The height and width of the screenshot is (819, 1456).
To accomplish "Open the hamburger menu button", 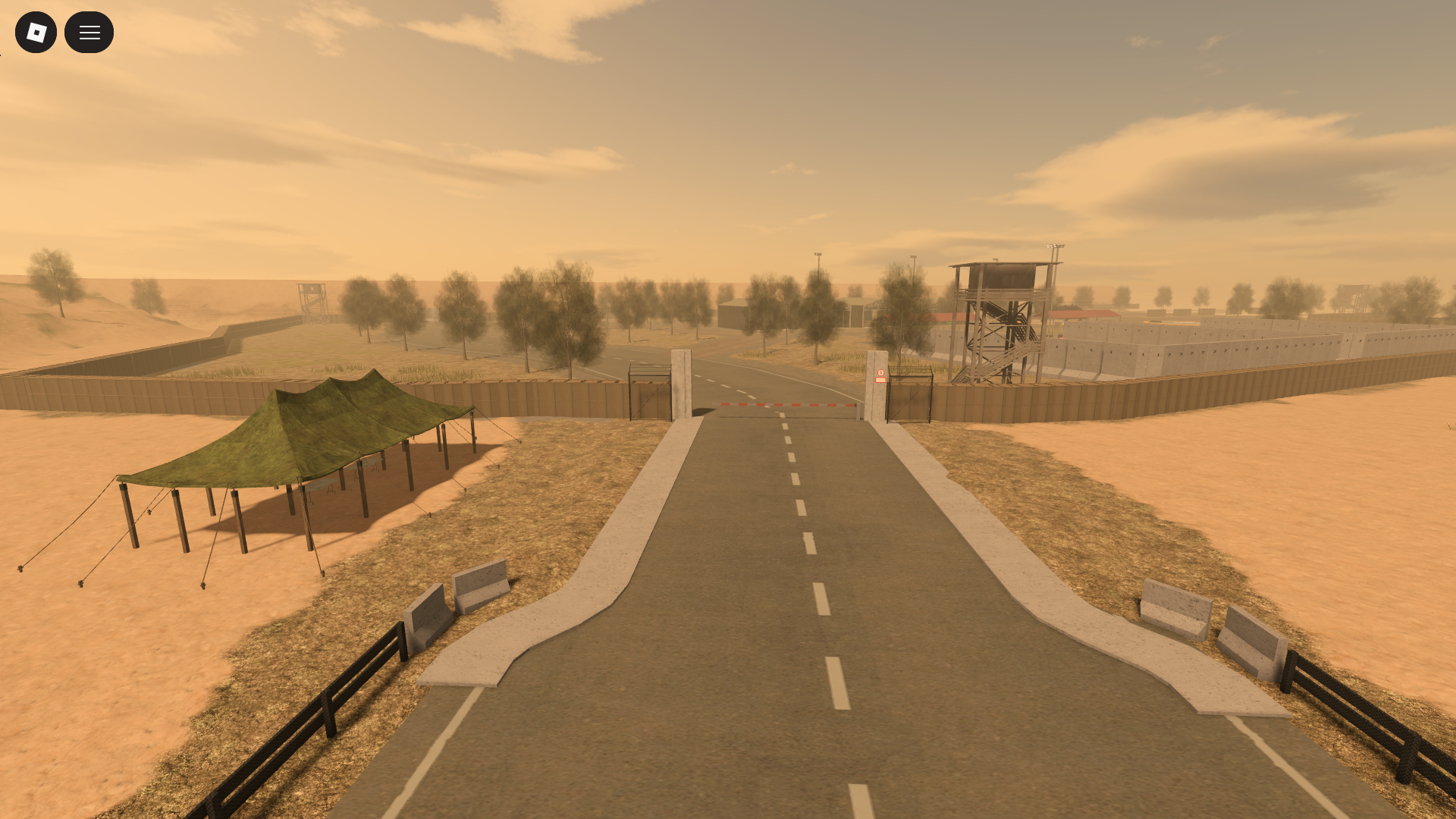I will click(89, 32).
